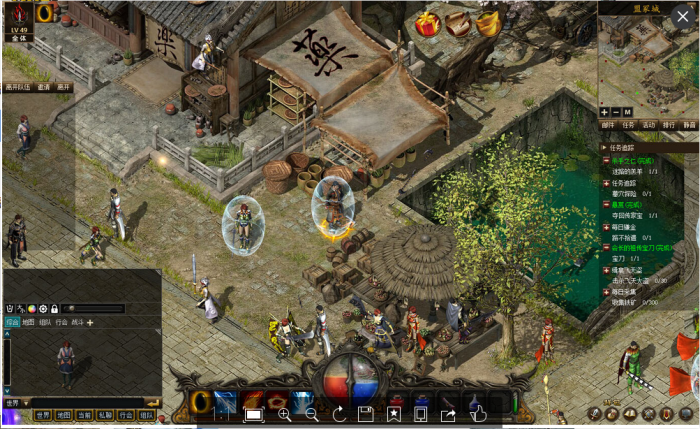This screenshot has width=700, height=429.
Task: Click the magnifier zoom-in overlay control
Action: [x=285, y=414]
